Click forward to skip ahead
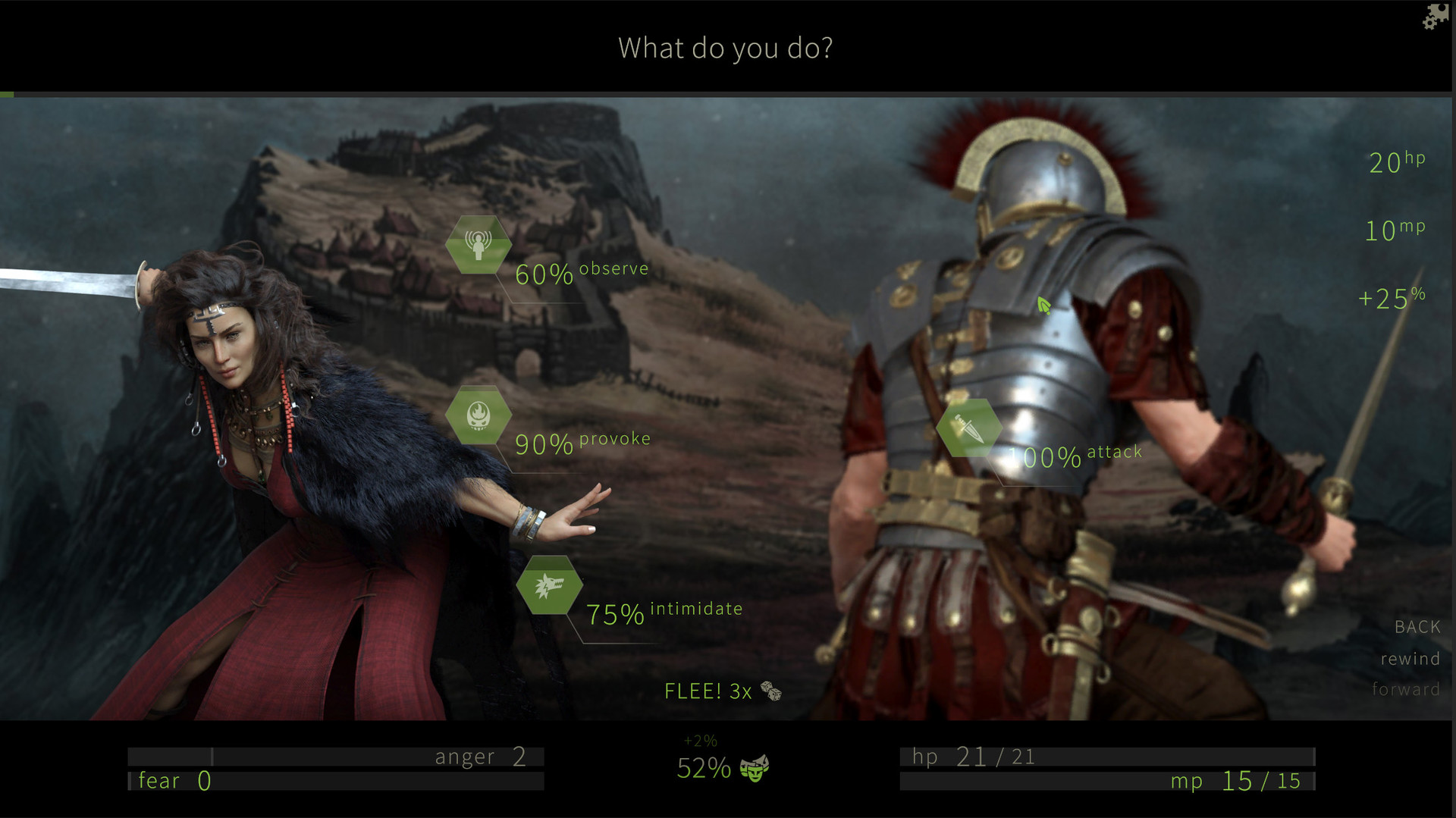The width and height of the screenshot is (1456, 818). coord(1407,689)
